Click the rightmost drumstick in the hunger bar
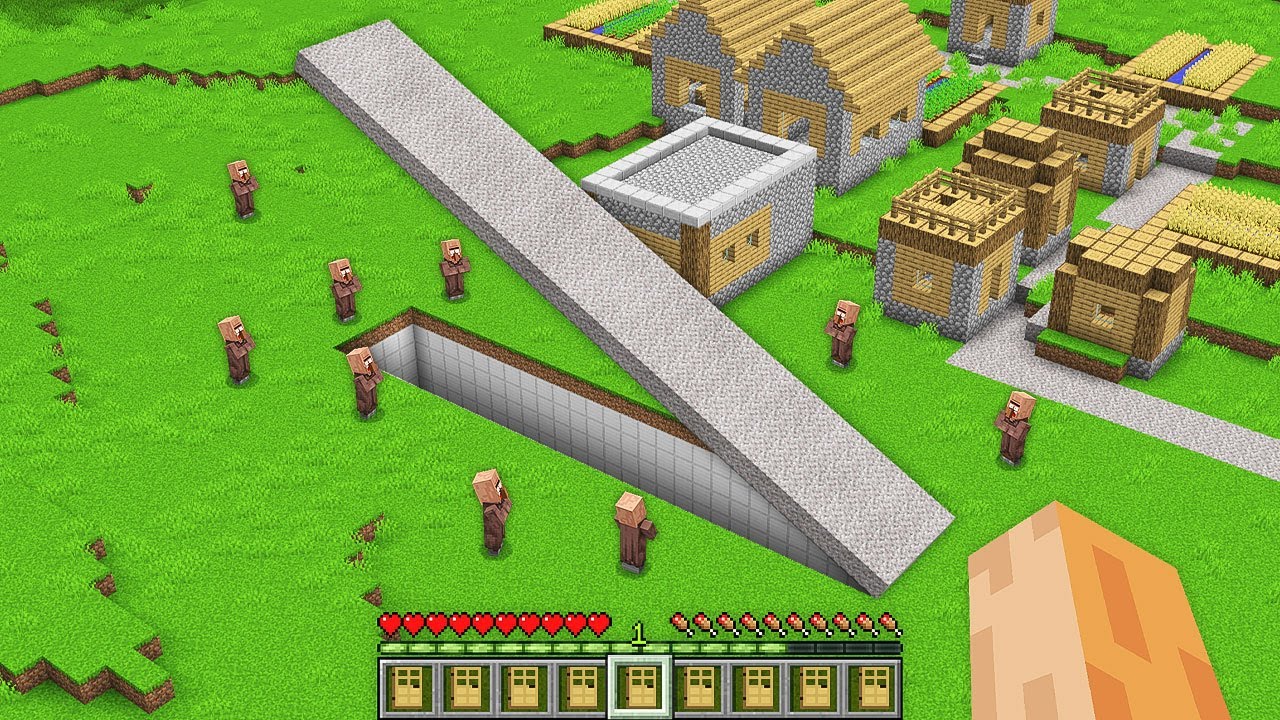The image size is (1280, 720). click(889, 622)
